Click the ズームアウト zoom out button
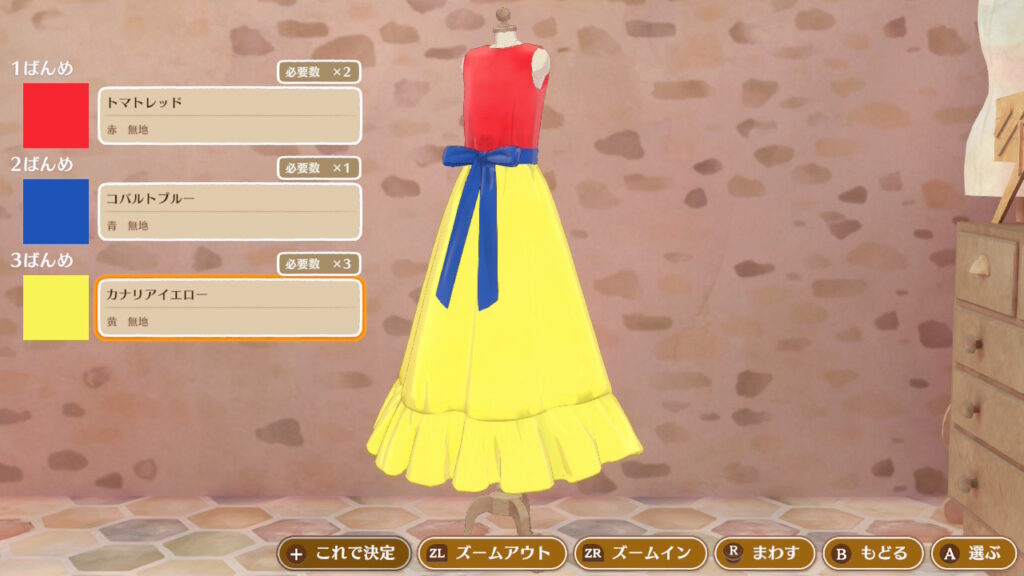The width and height of the screenshot is (1024, 576). pyautogui.click(x=490, y=552)
